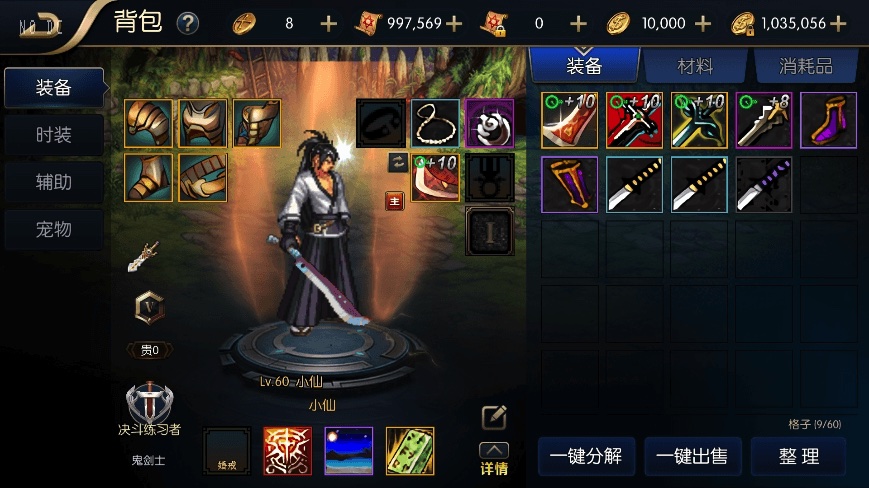The width and height of the screenshot is (869, 488).
Task: Add more of the 10,000 gold coin currency
Action: point(703,23)
